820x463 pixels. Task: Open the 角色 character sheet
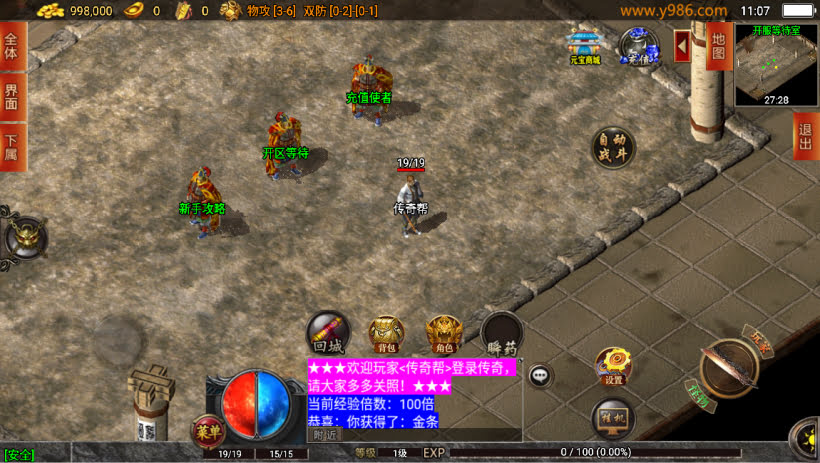pos(444,335)
